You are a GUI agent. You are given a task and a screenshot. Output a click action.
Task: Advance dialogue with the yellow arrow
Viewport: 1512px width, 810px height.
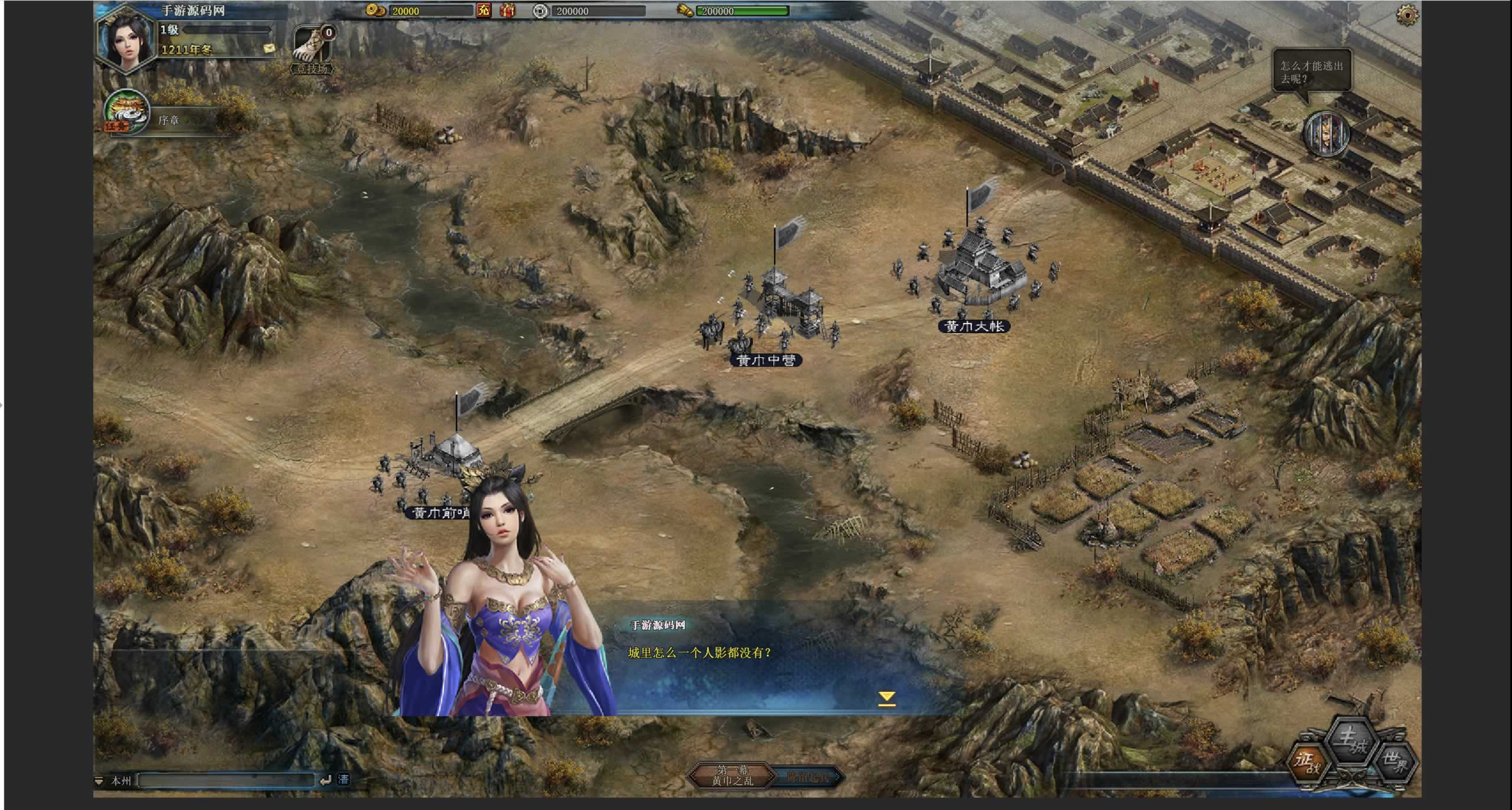(886, 698)
